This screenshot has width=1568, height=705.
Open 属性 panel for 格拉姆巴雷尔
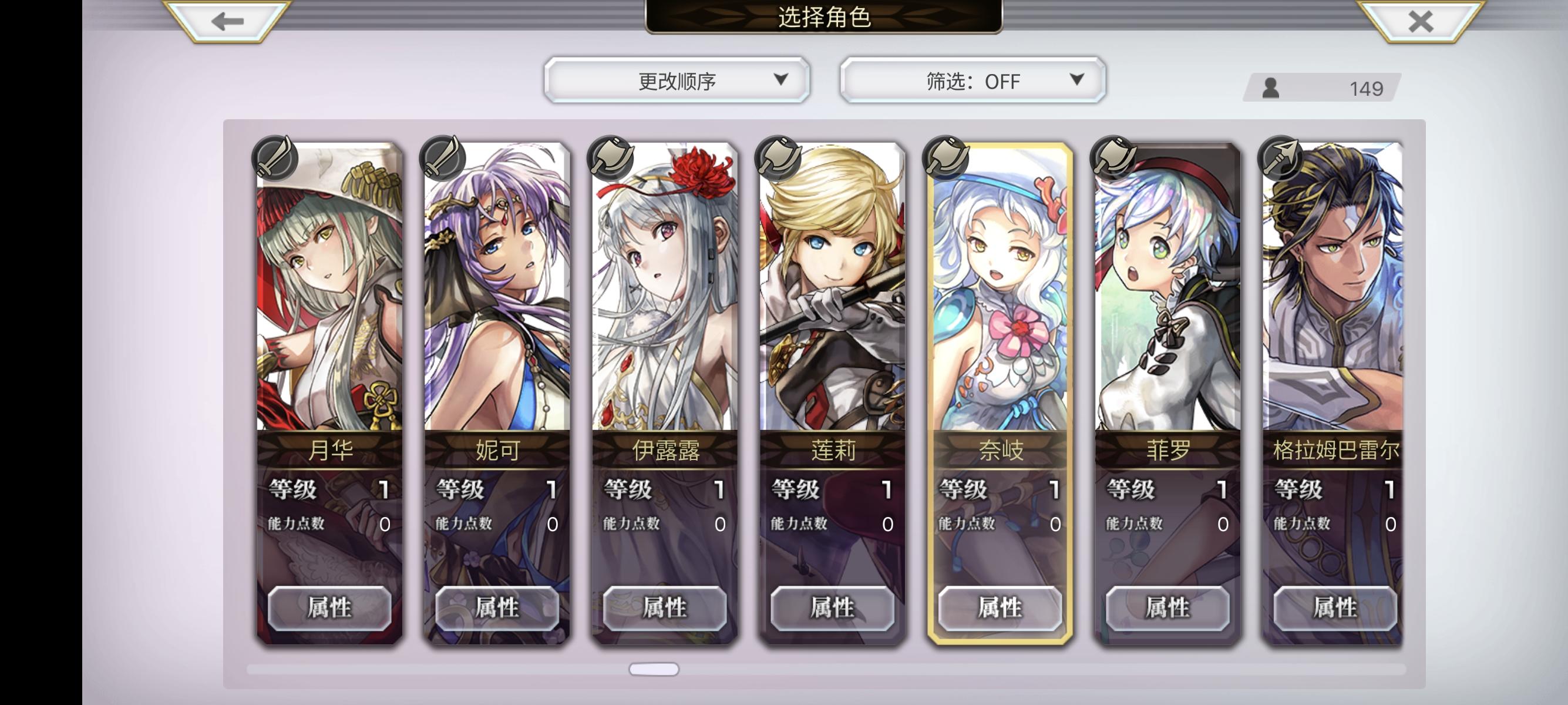(x=1333, y=607)
